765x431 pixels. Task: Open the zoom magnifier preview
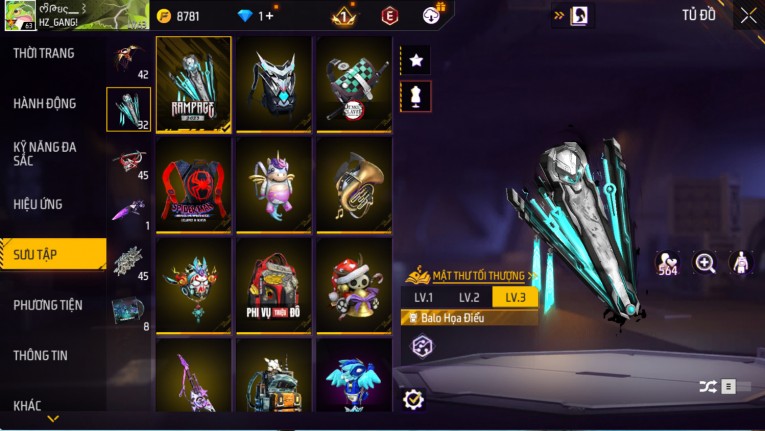click(705, 263)
